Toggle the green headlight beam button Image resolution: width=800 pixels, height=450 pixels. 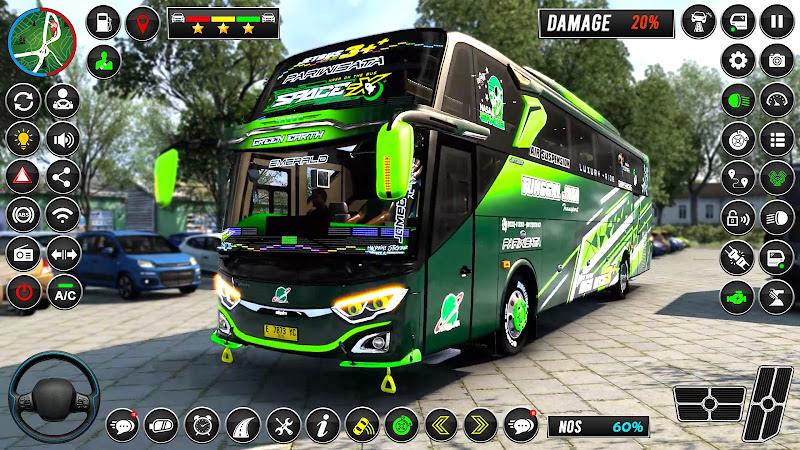[x=738, y=99]
